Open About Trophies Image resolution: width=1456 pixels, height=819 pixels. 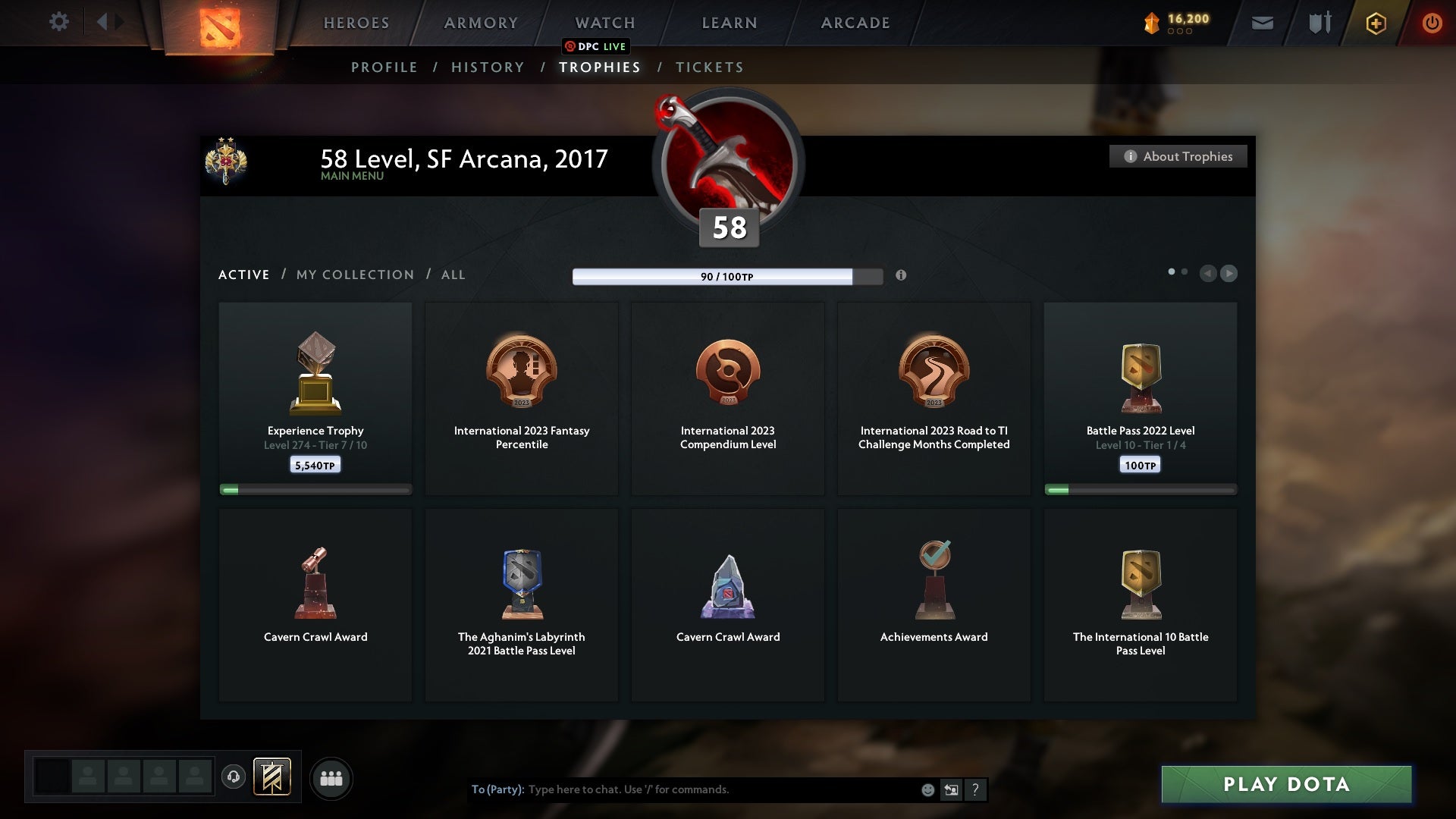pyautogui.click(x=1178, y=156)
